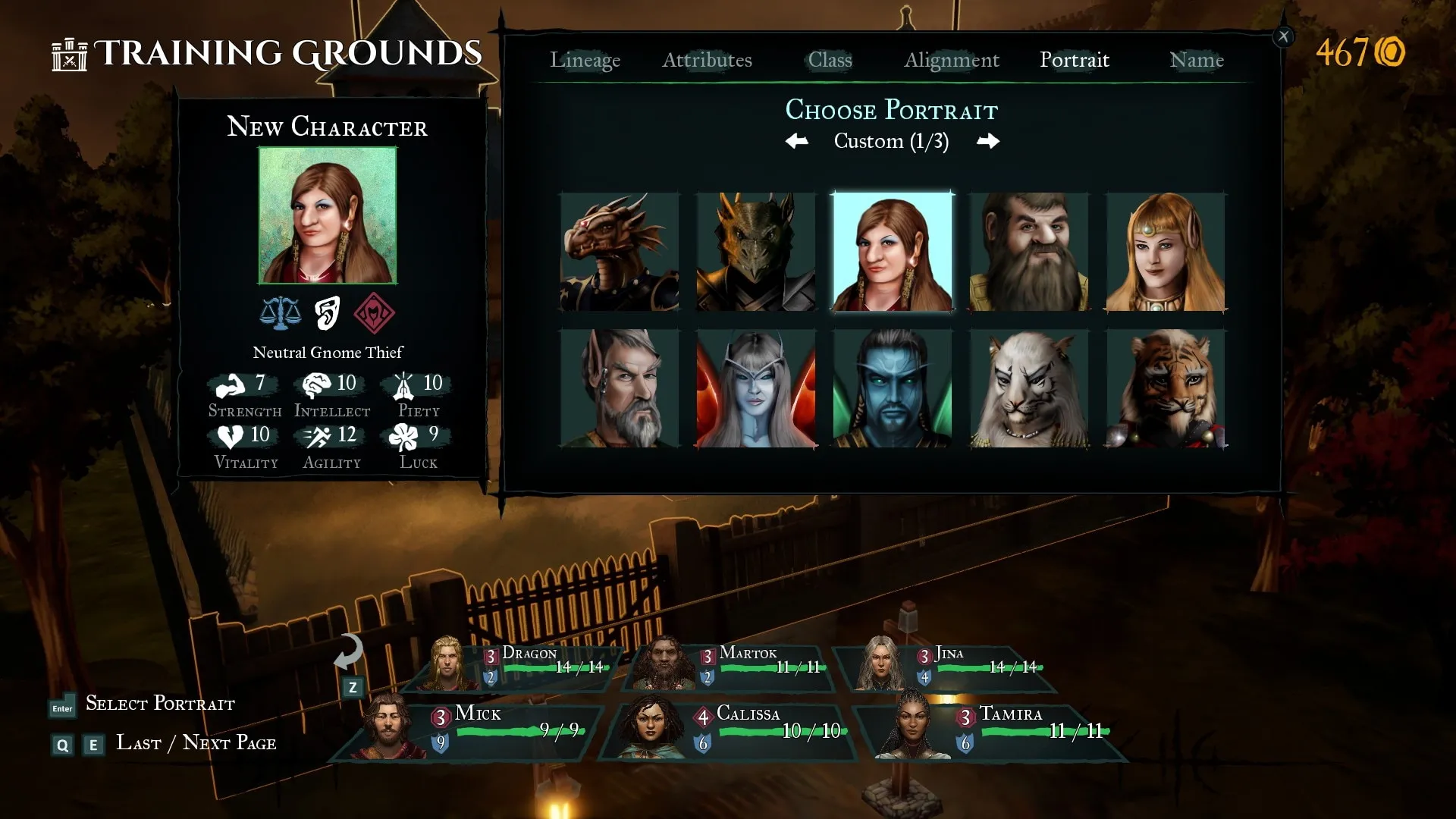
Task: Advance to the next portrait page
Action: (x=987, y=141)
